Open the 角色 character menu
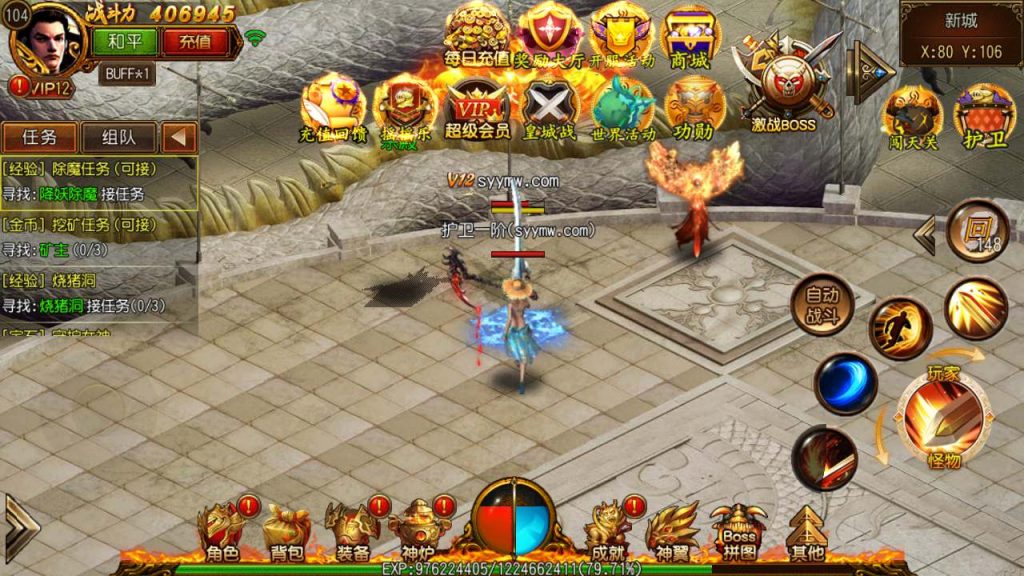The image size is (1024, 576). coord(221,532)
